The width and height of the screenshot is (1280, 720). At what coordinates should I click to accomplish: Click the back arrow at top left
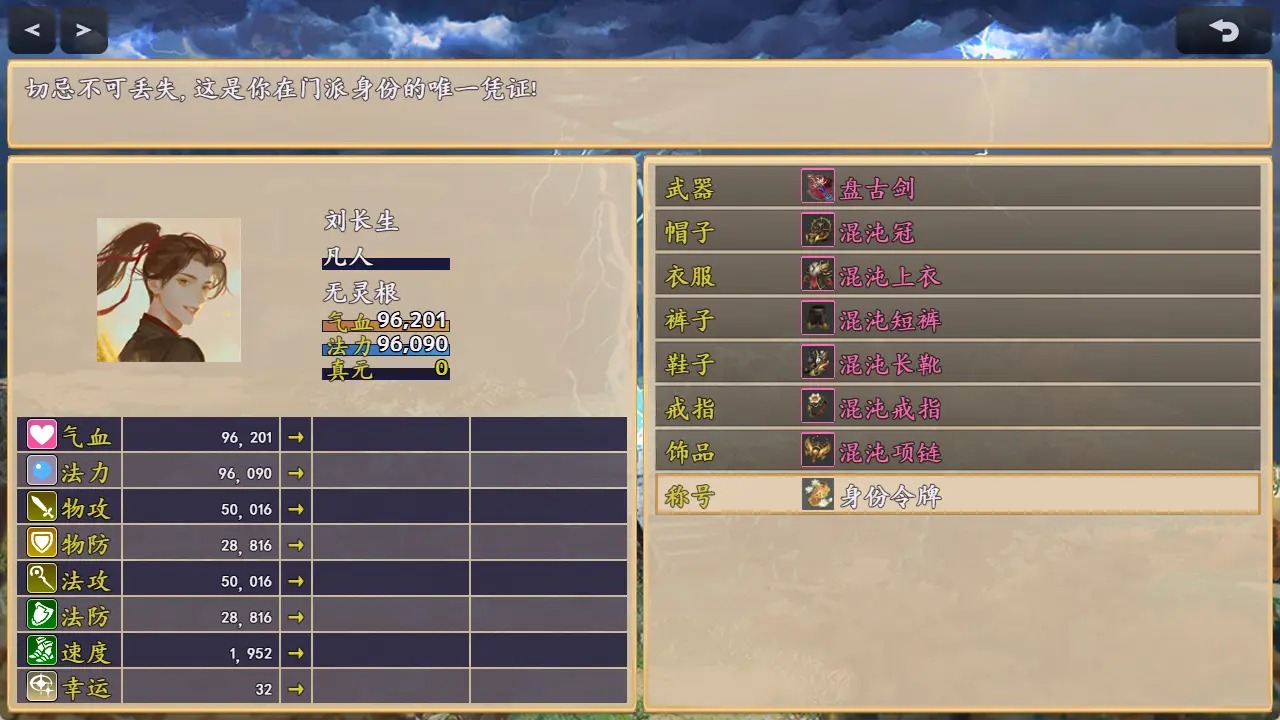[x=31, y=29]
